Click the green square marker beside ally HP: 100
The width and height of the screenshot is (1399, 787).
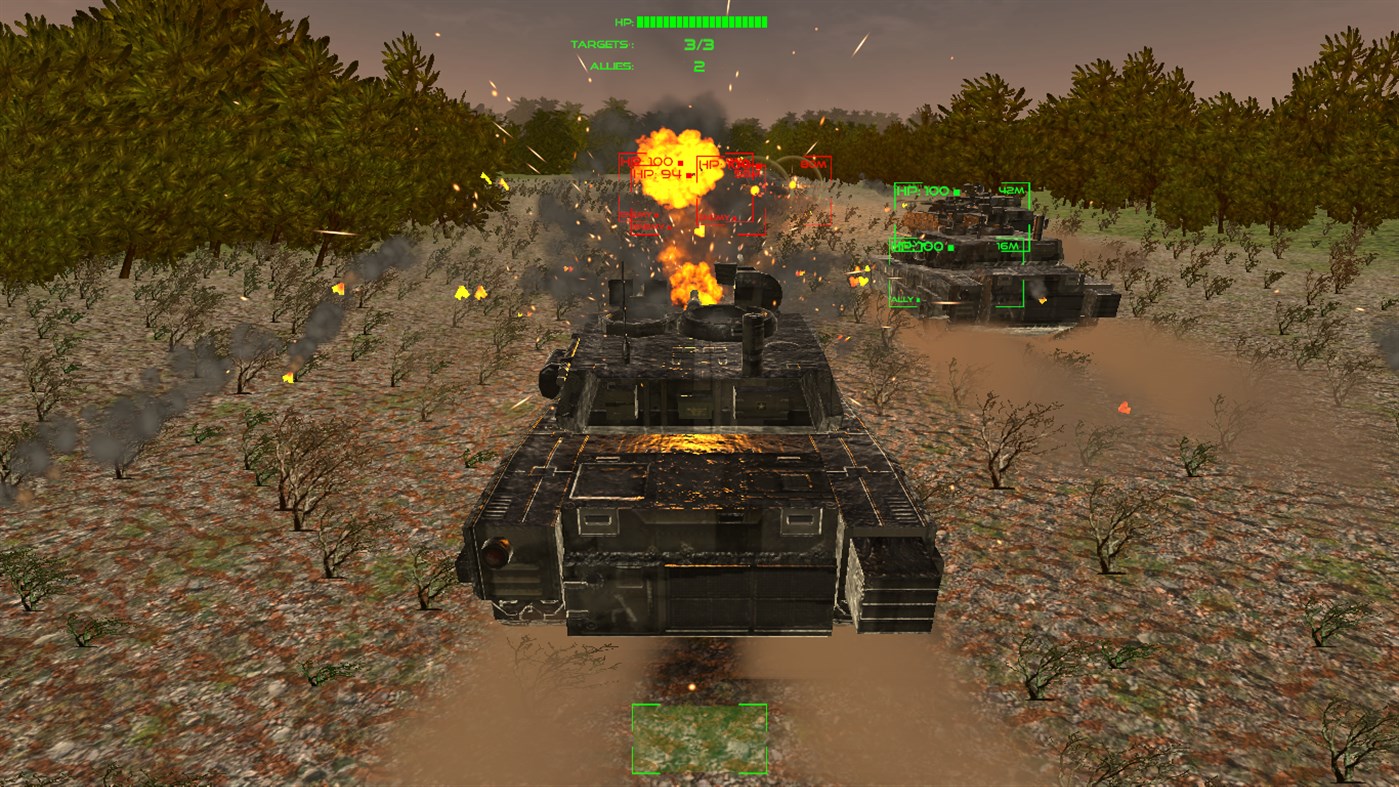click(x=956, y=192)
